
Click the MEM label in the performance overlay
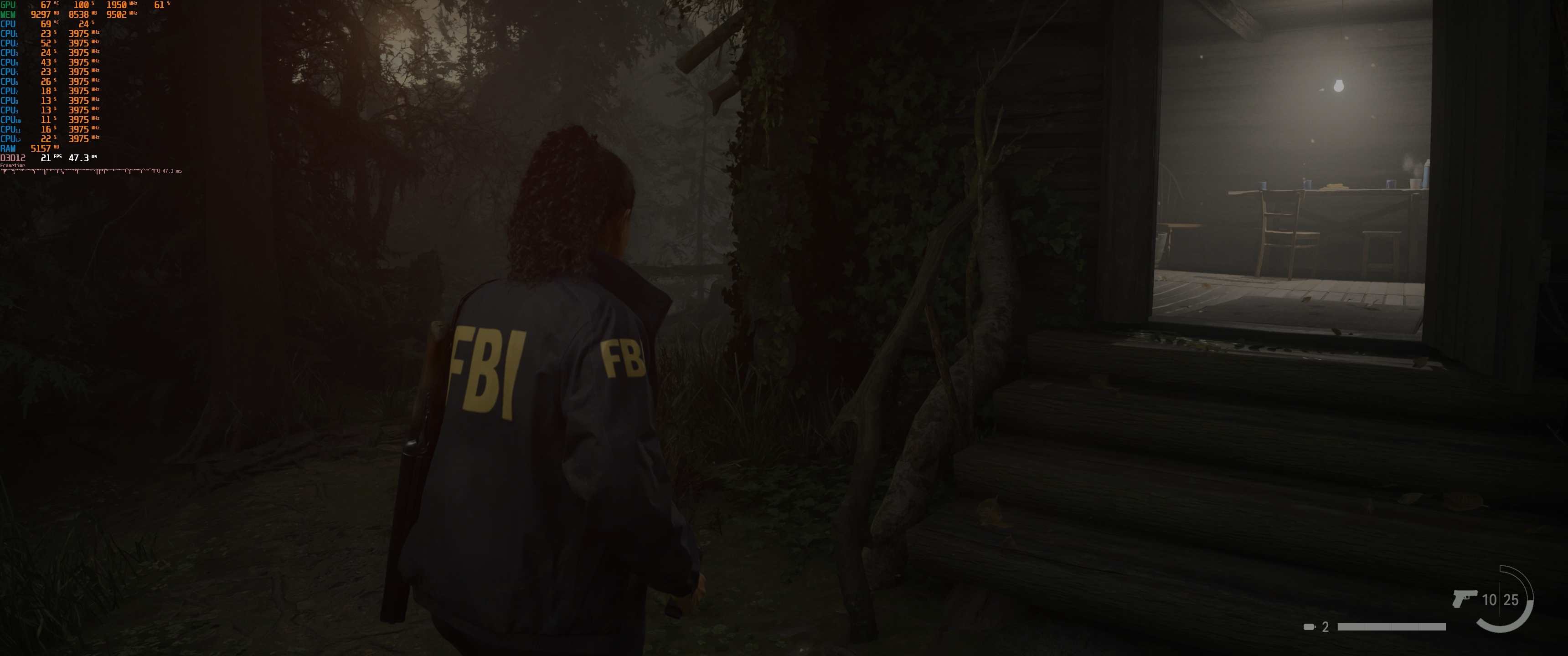point(9,15)
